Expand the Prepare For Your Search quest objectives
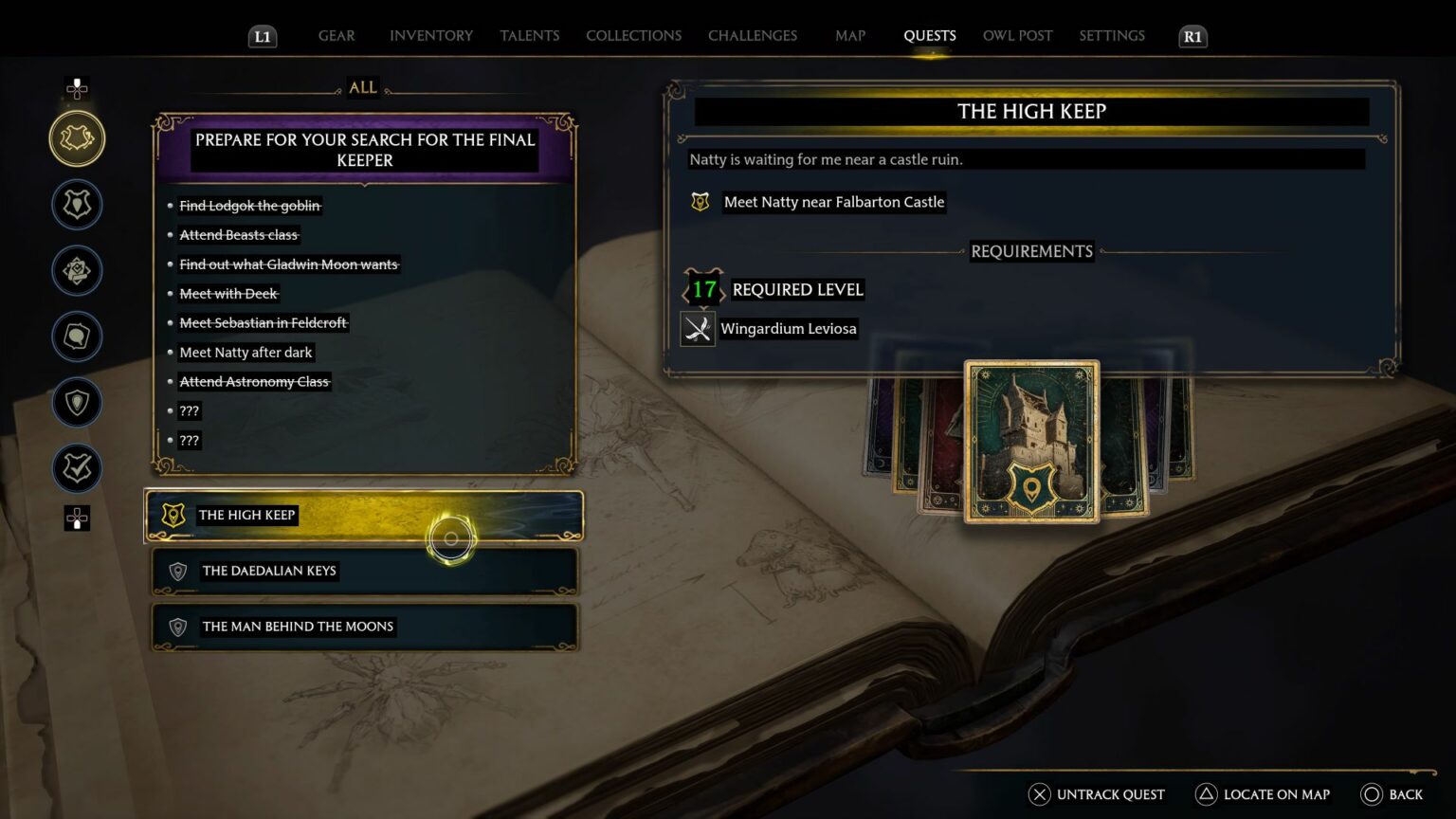This screenshot has width=1456, height=819. point(364,150)
